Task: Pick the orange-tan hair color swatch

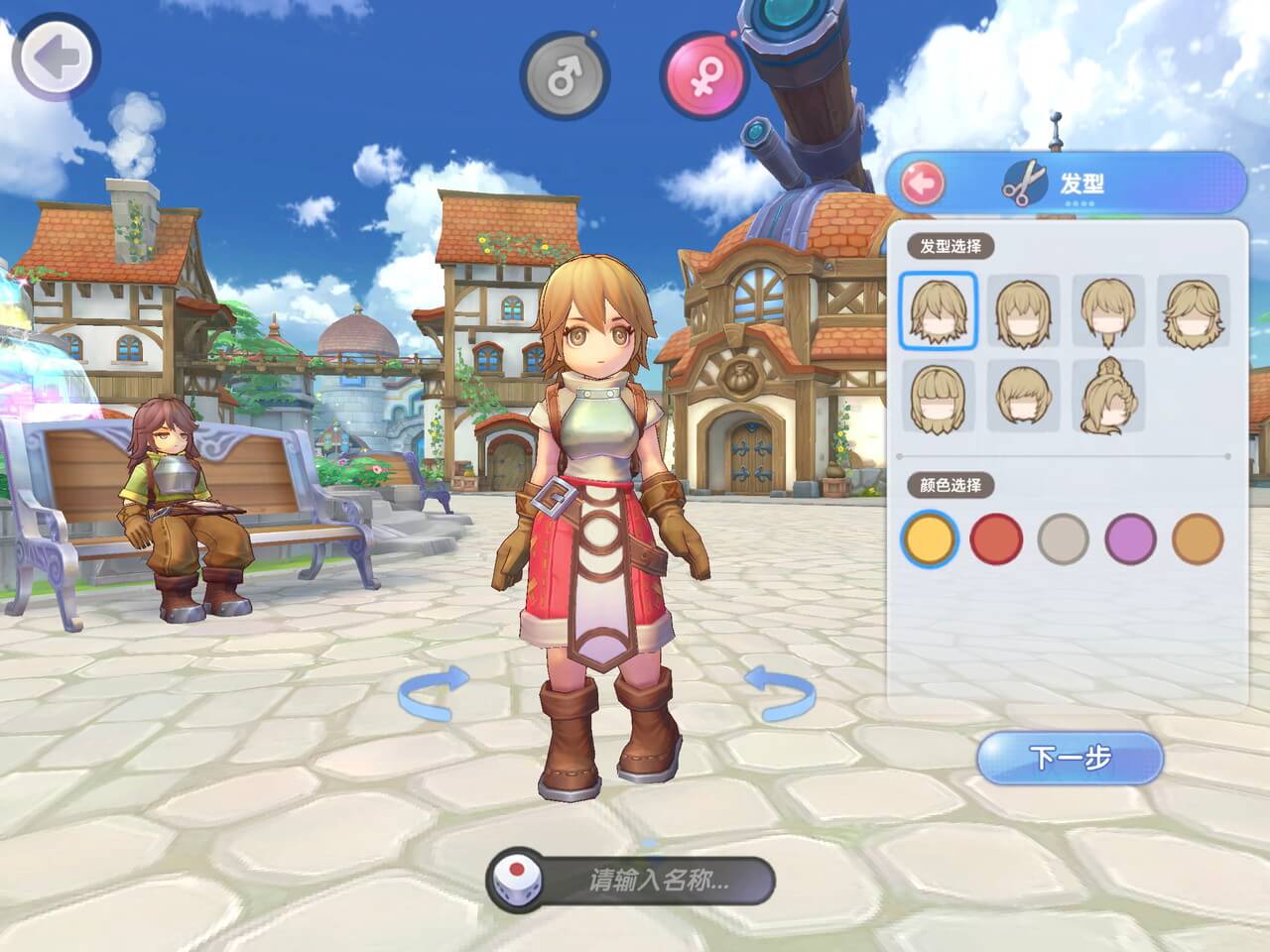Action: click(1197, 538)
